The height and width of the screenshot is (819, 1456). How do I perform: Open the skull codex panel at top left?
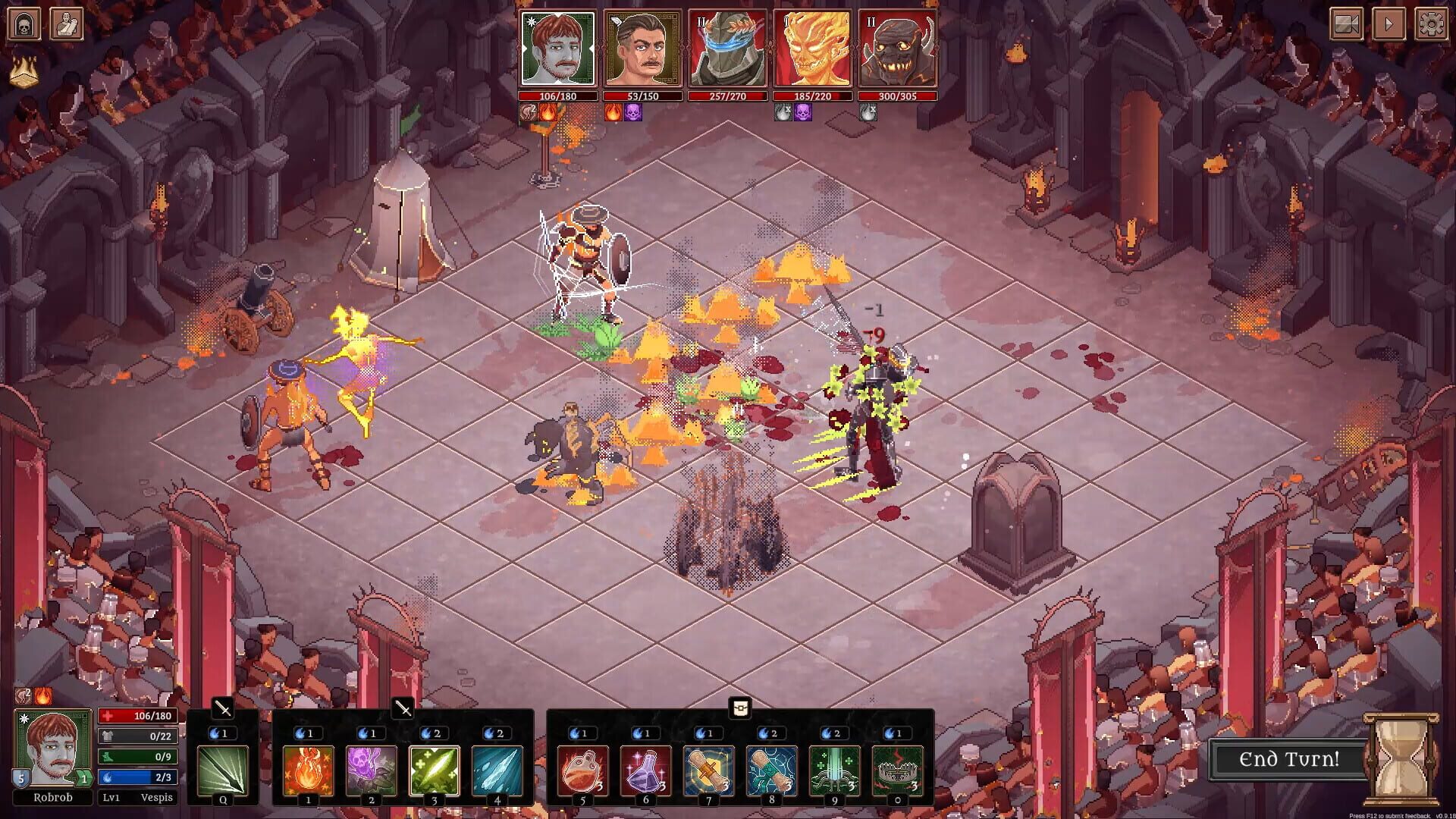[25, 22]
